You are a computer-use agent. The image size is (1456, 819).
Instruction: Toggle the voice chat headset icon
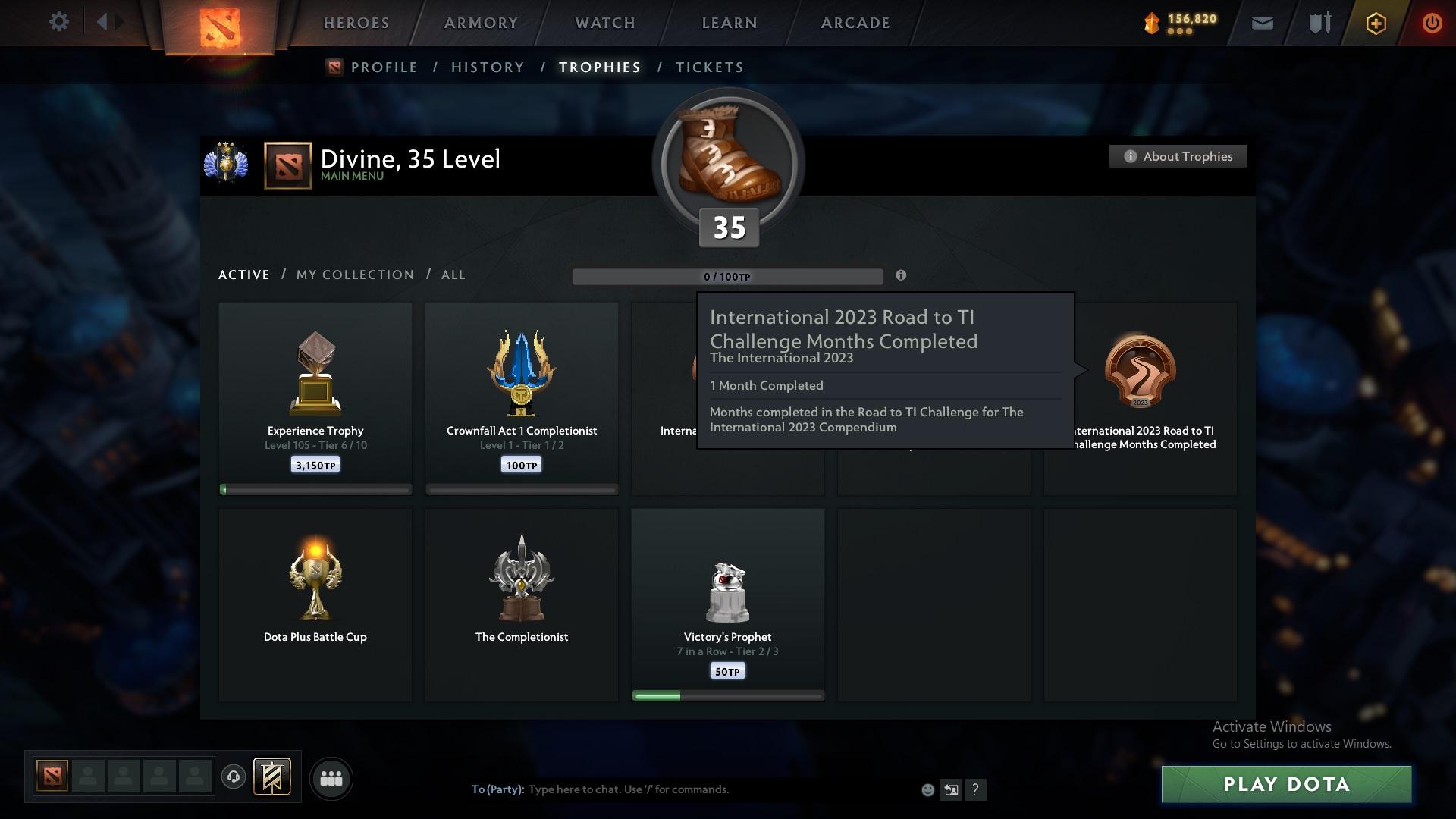point(233,777)
